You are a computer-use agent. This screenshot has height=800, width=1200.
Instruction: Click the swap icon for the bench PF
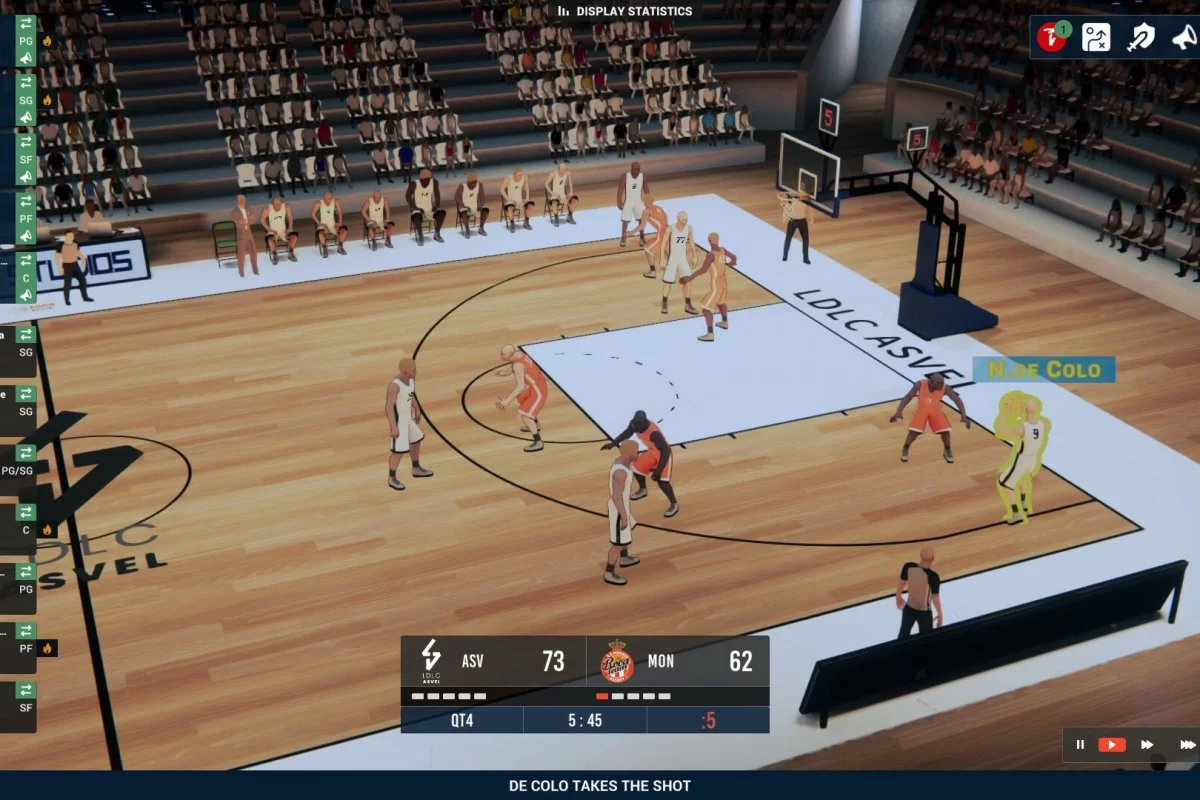click(x=26, y=631)
